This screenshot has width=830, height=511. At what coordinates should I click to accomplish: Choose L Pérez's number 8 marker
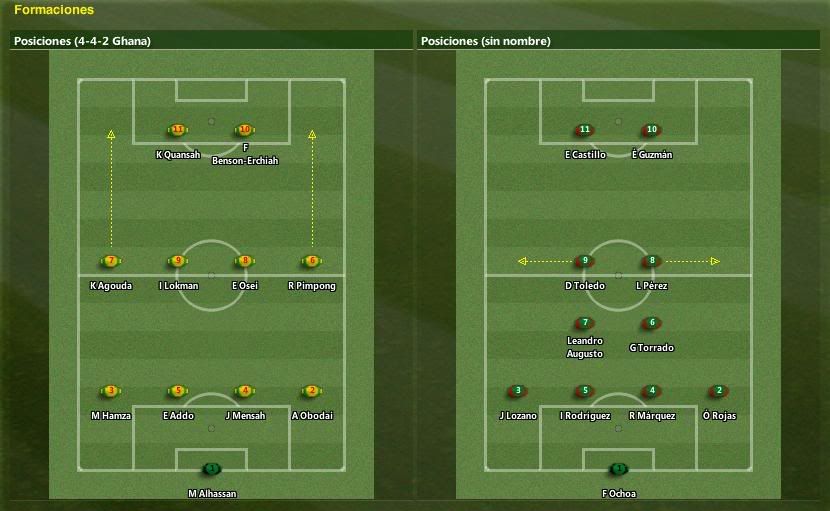(x=652, y=261)
